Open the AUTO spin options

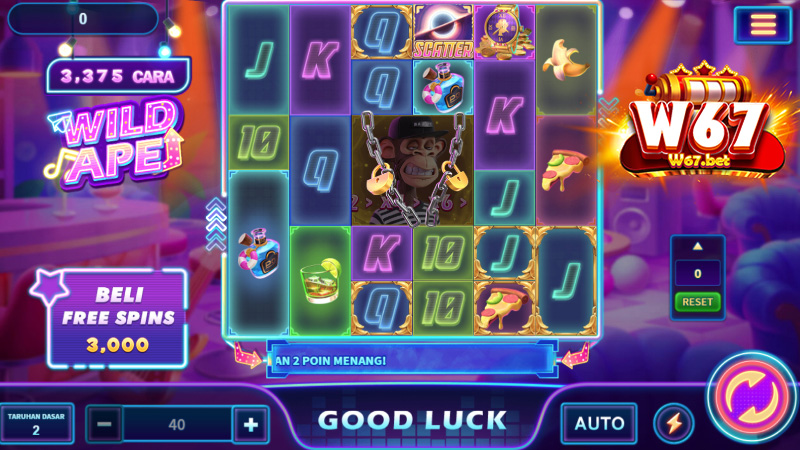(599, 423)
